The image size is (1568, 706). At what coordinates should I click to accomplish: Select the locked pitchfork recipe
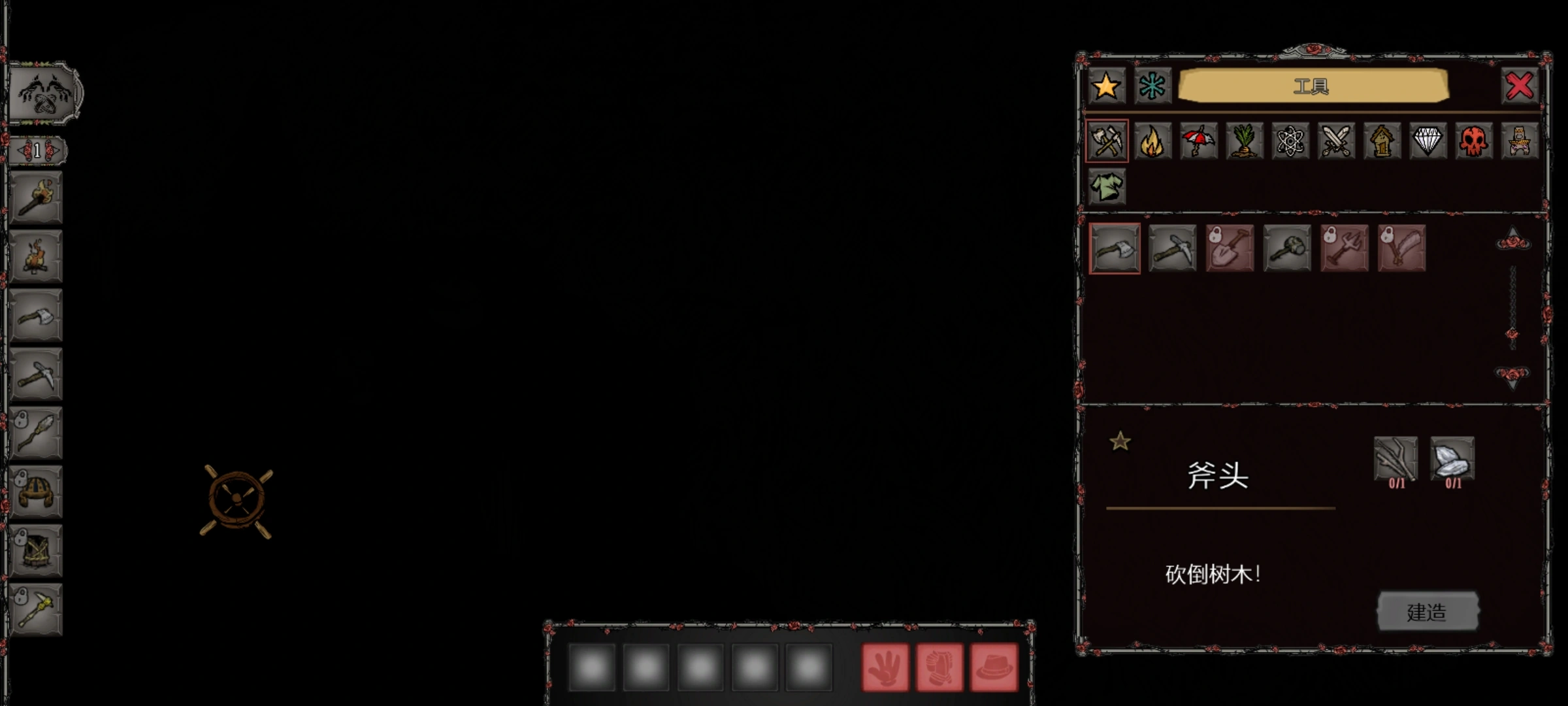[x=1345, y=248]
